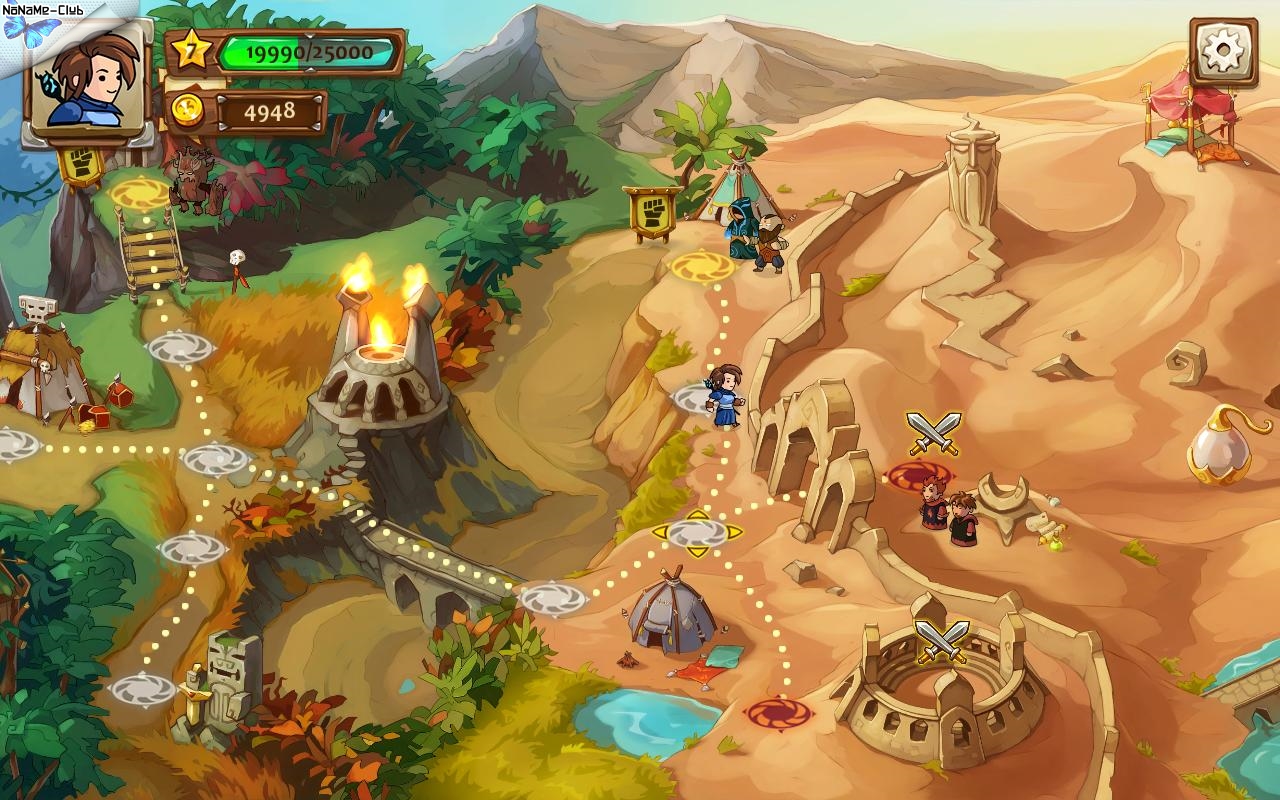Select the golden swirl node below the teepee

tap(702, 267)
